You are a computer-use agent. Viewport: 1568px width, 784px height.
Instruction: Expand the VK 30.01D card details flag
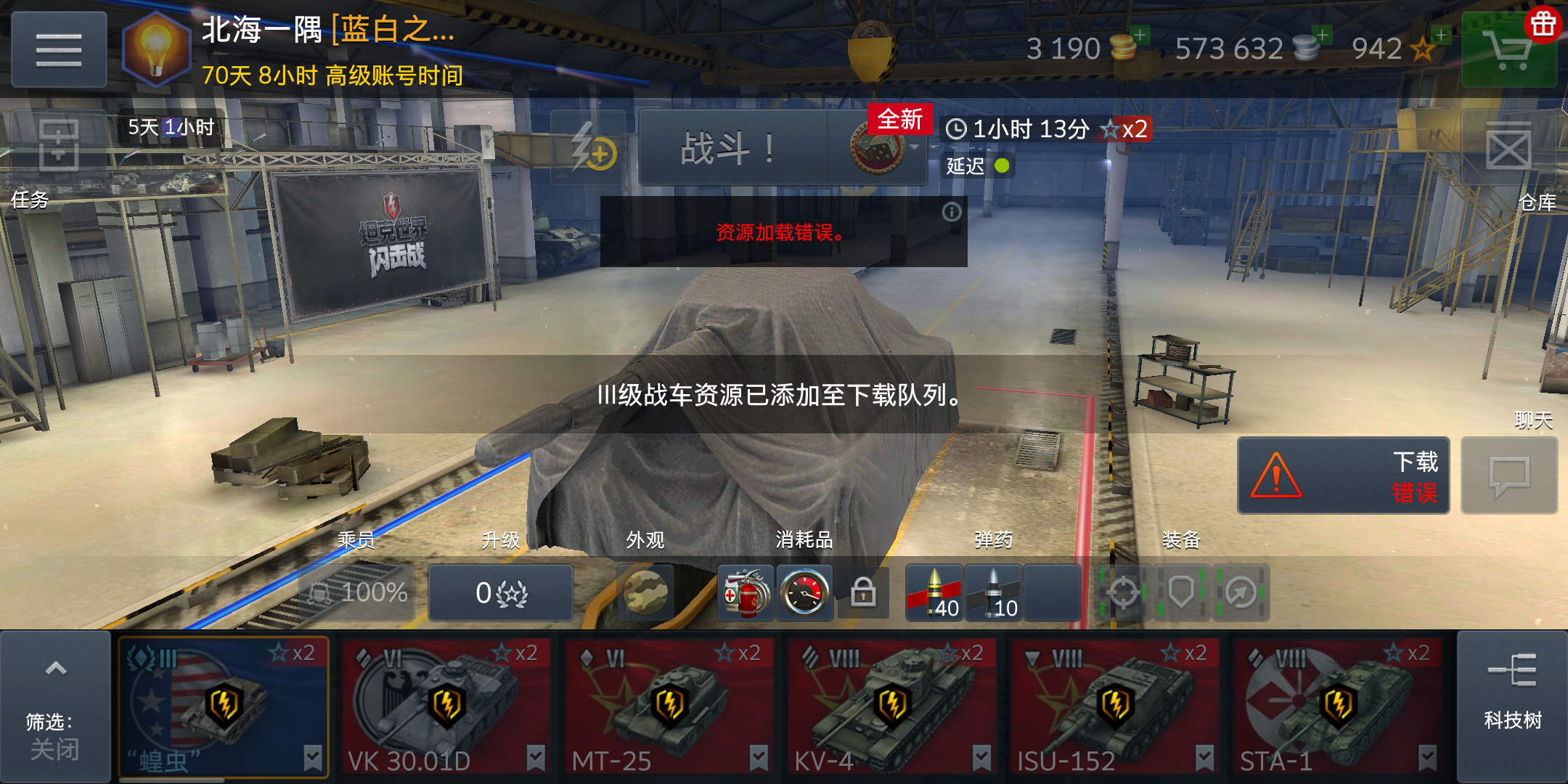536,757
